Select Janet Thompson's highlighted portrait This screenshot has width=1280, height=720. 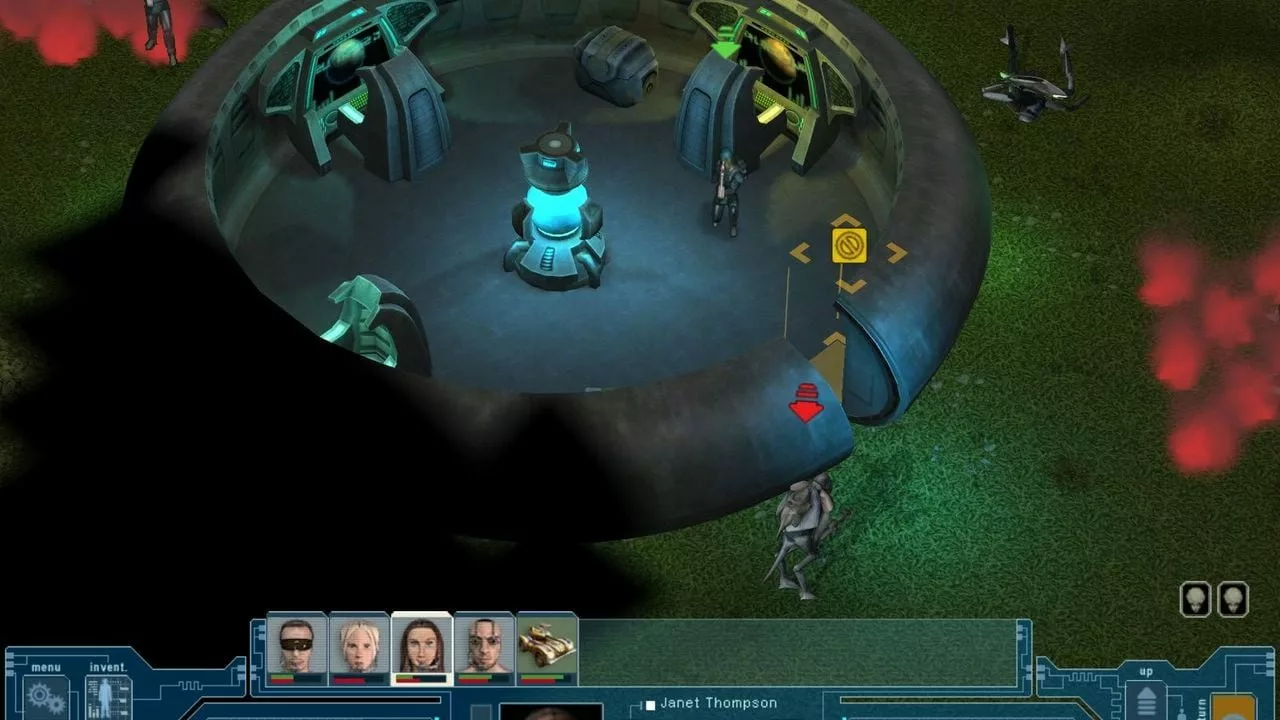click(421, 646)
